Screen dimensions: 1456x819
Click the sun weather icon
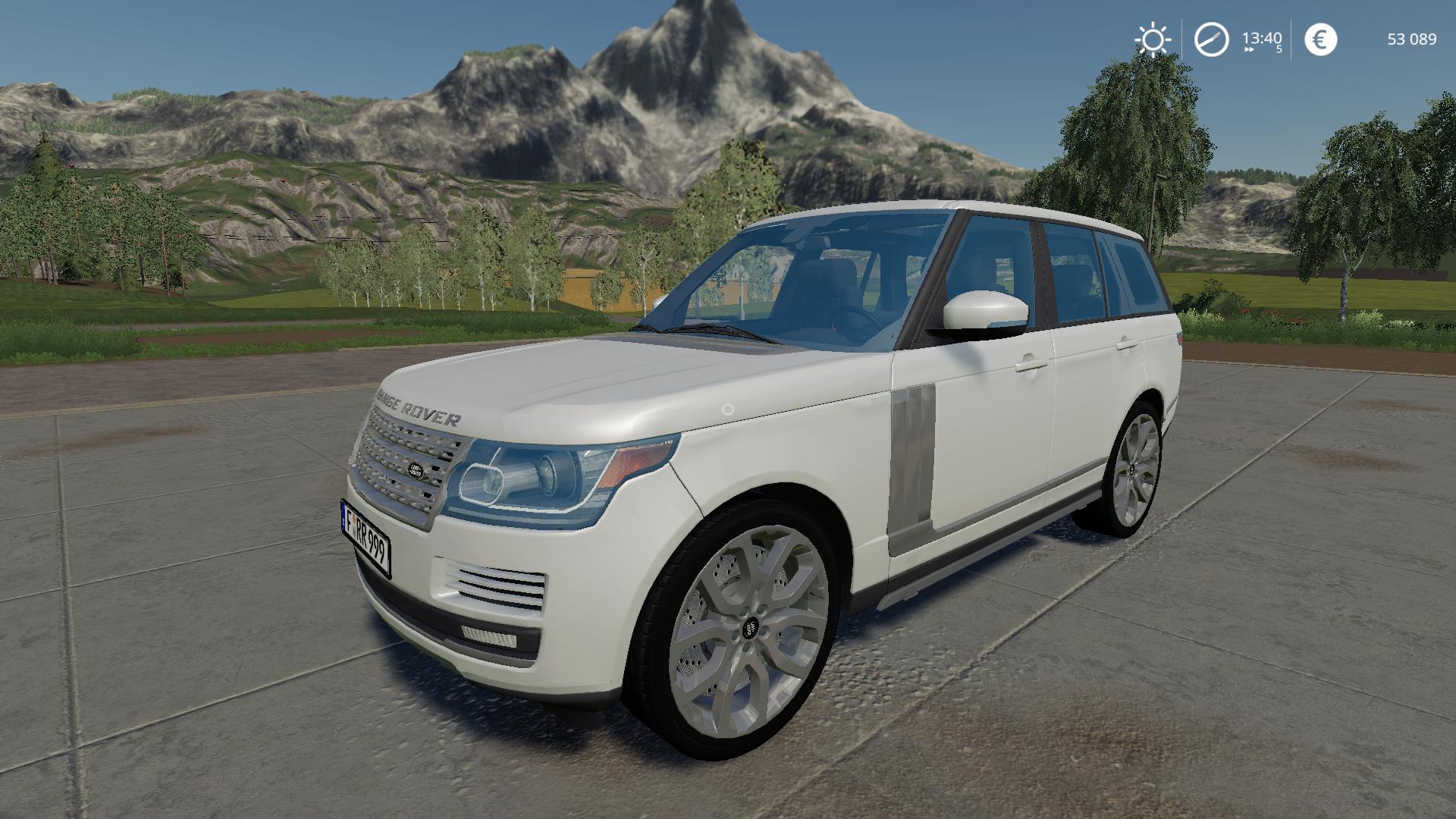[x=1152, y=39]
